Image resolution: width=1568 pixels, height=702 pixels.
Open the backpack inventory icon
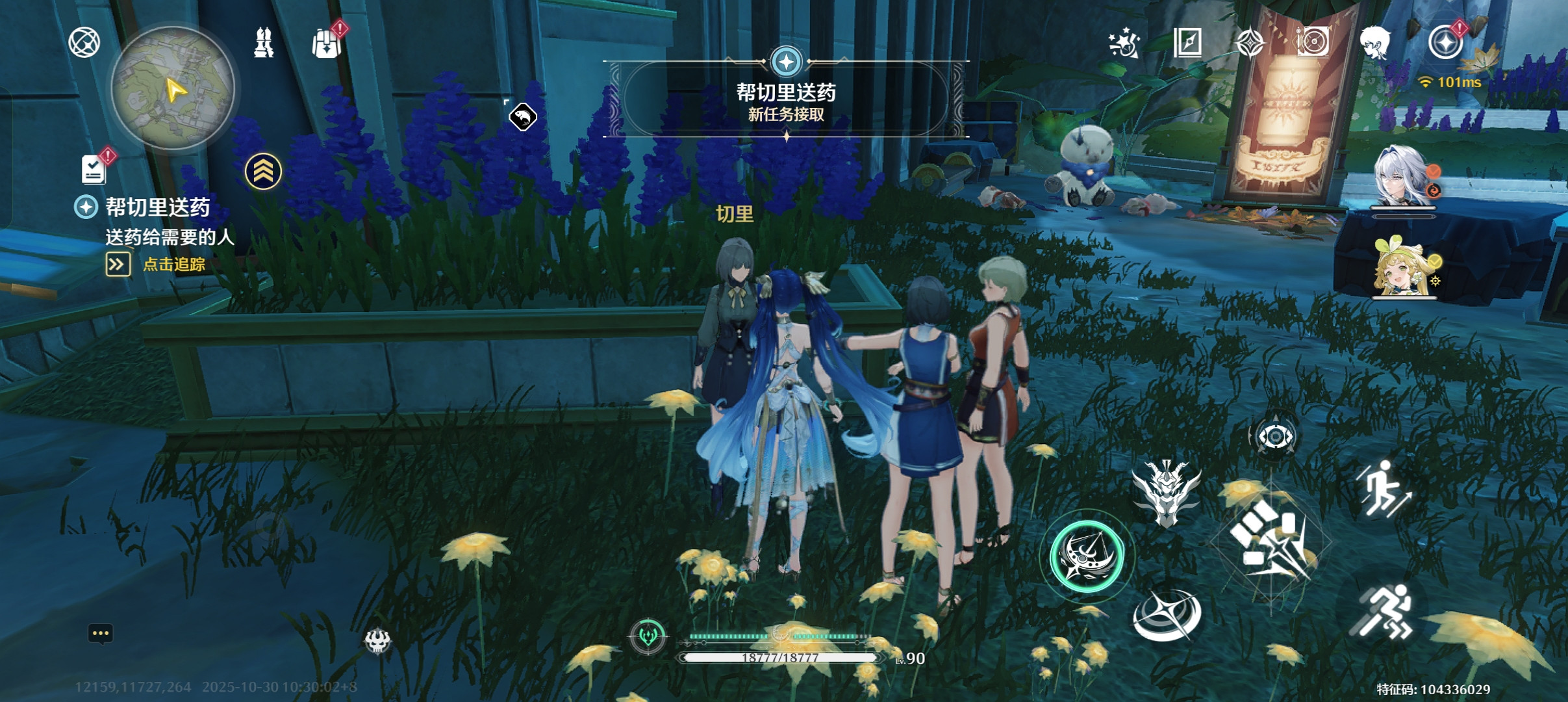pyautogui.click(x=327, y=43)
